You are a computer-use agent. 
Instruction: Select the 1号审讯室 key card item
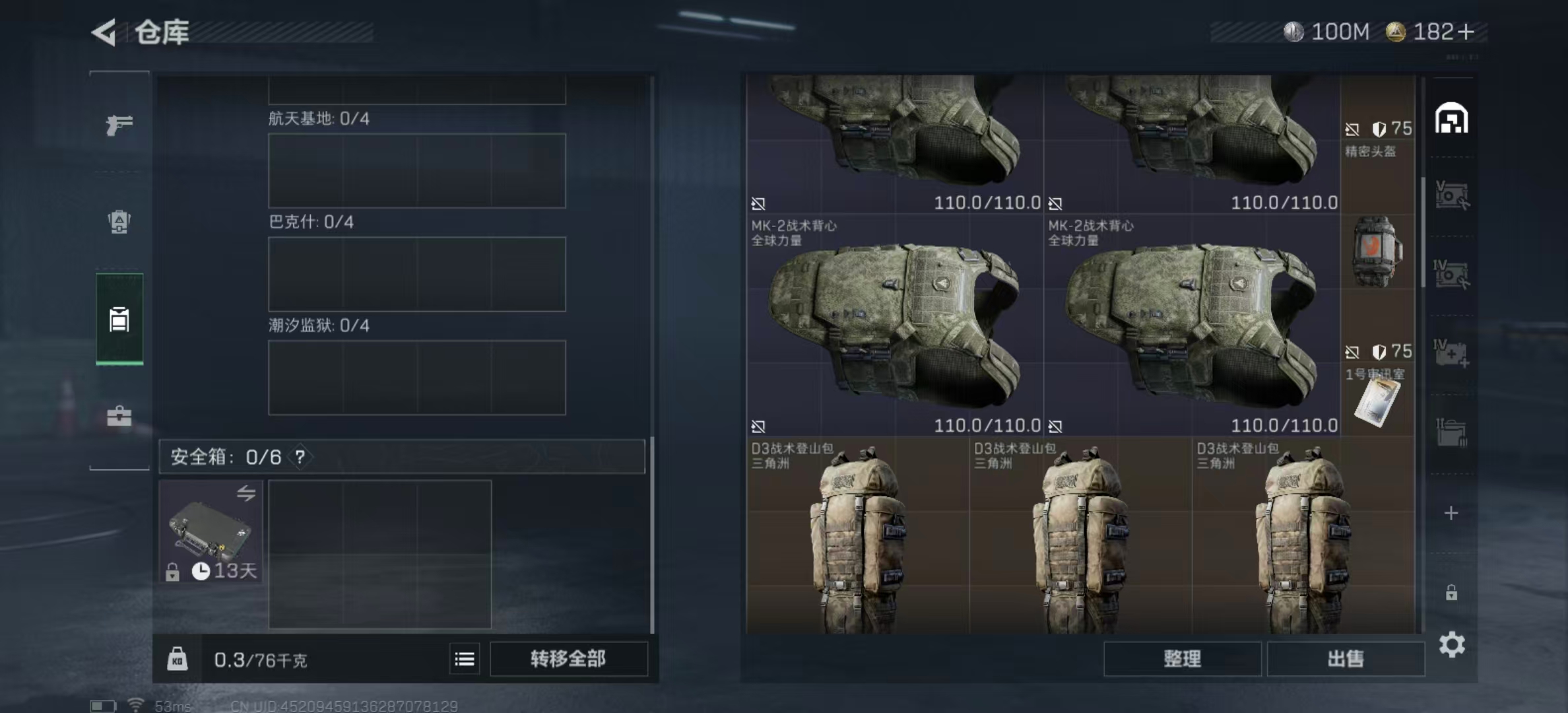tap(1377, 401)
